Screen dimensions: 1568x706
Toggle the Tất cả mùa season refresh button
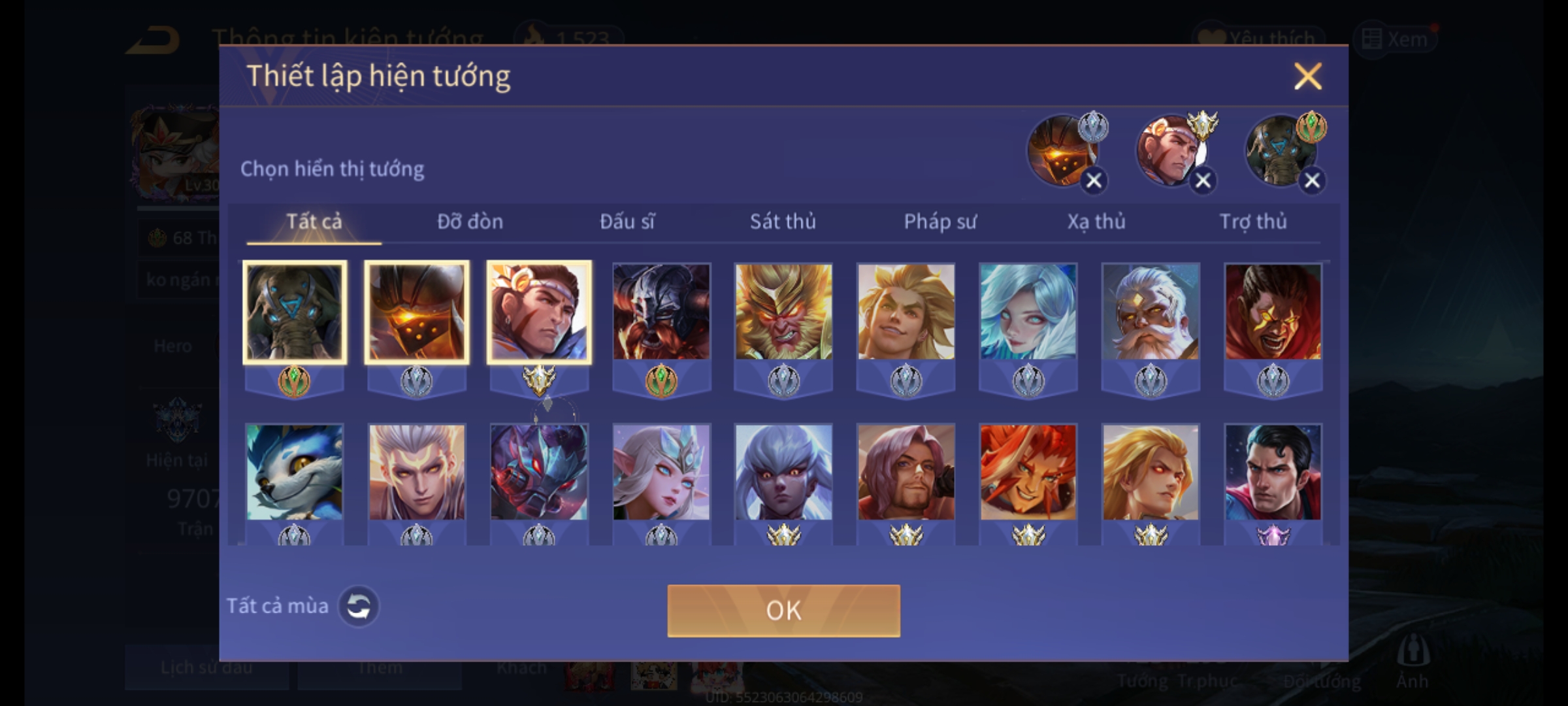pyautogui.click(x=358, y=606)
